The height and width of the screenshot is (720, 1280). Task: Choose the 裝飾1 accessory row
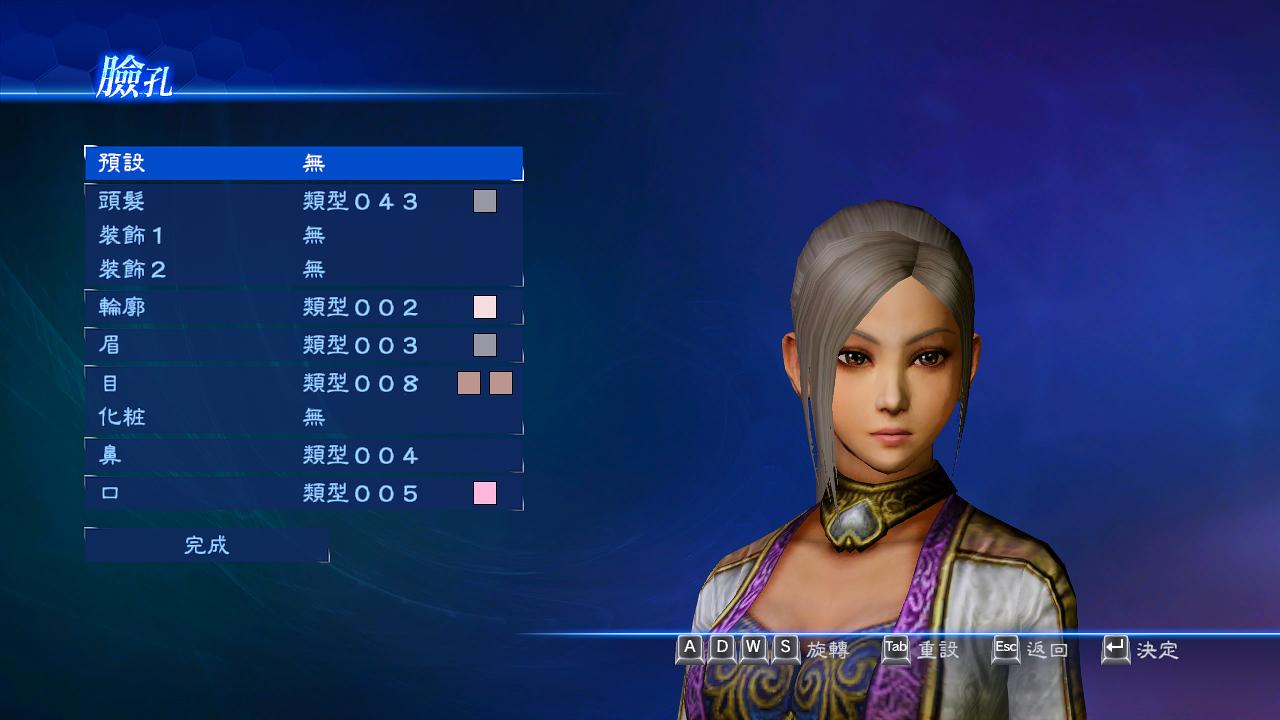(x=303, y=235)
